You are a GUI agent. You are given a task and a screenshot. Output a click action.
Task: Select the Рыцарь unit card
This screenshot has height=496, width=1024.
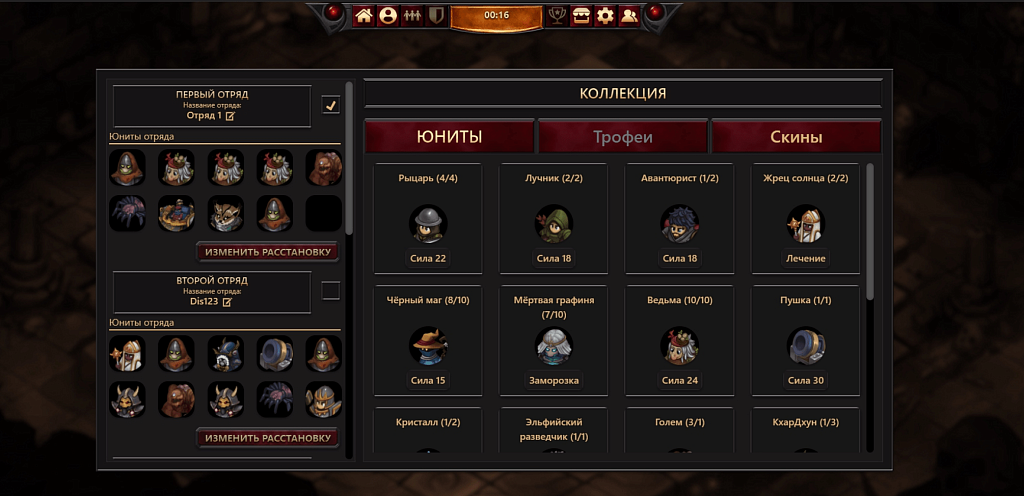pyautogui.click(x=428, y=218)
